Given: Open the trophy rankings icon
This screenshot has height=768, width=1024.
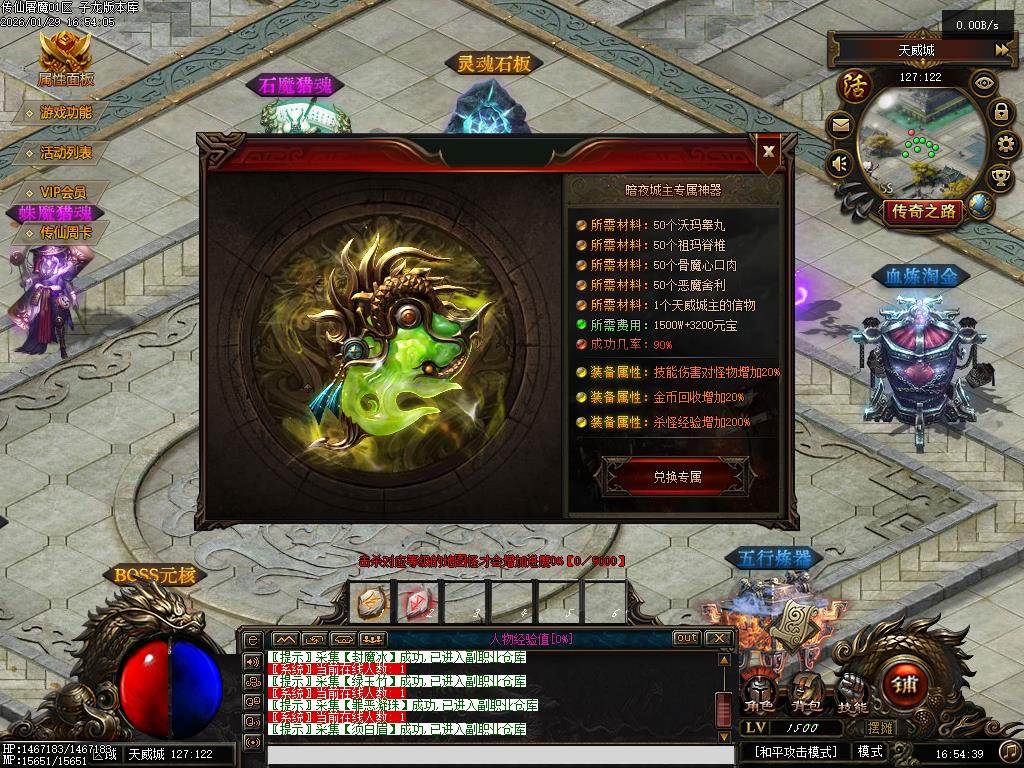Looking at the screenshot, I should pos(1000,178).
